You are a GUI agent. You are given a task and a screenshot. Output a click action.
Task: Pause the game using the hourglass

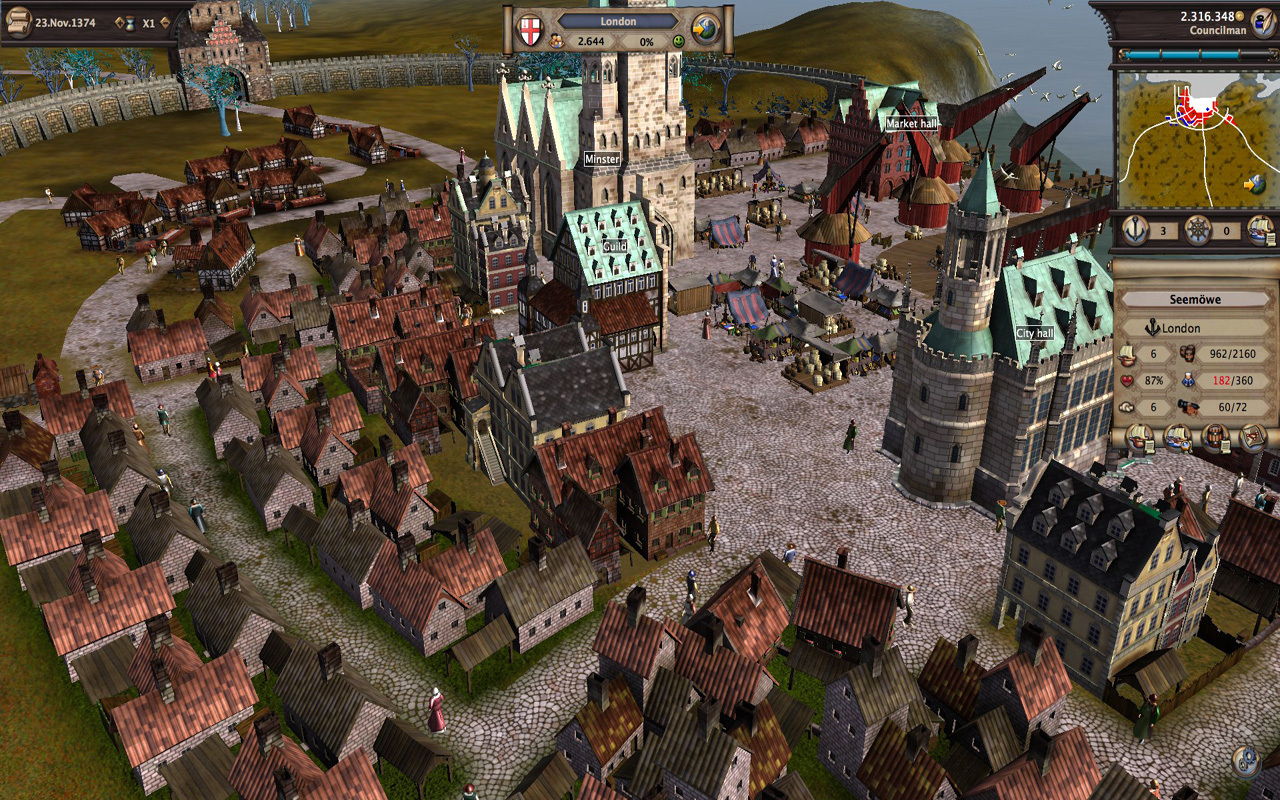pos(130,23)
